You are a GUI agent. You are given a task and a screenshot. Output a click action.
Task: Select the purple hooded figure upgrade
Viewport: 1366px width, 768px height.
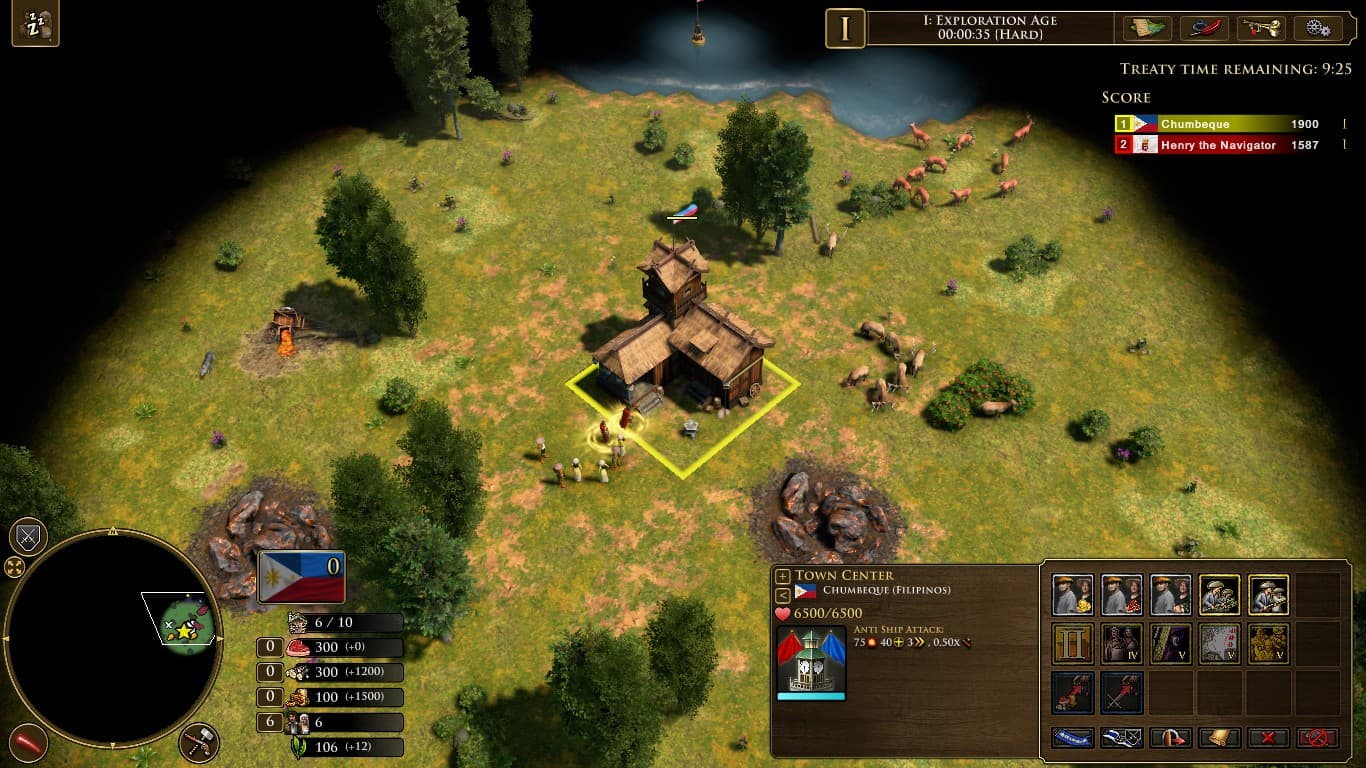[x=1170, y=644]
